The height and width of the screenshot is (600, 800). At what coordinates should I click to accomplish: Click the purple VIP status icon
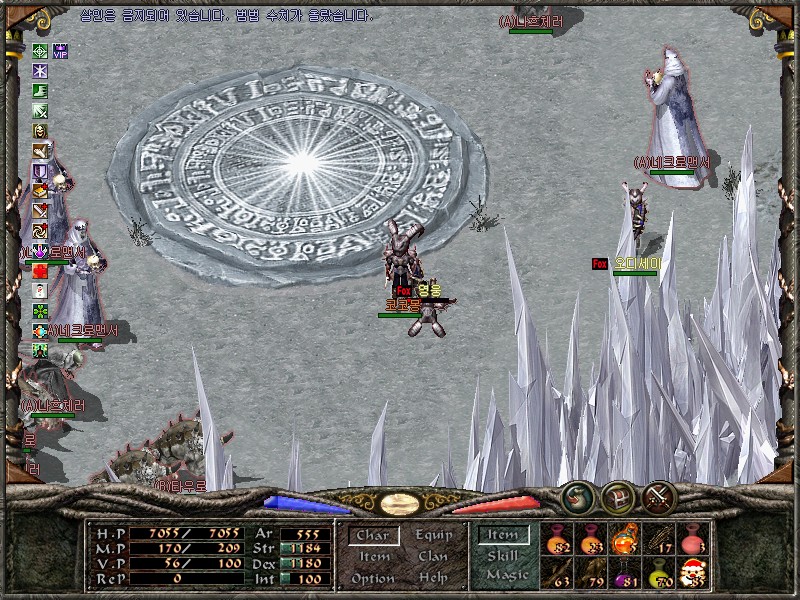pyautogui.click(x=60, y=51)
